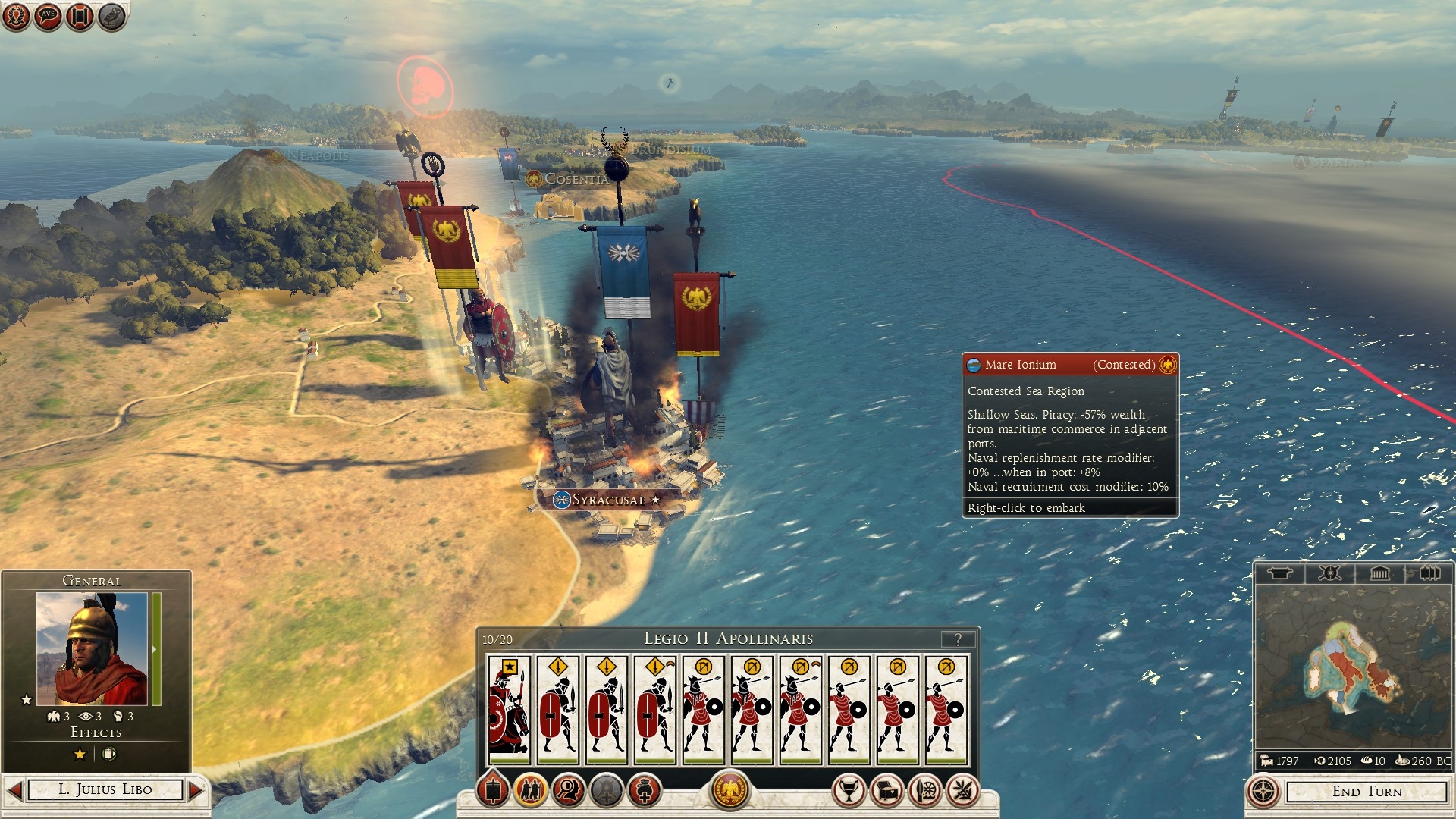The image size is (1456, 819).
Task: Open the technology wheel and blade button
Action: pyautogui.click(x=925, y=791)
